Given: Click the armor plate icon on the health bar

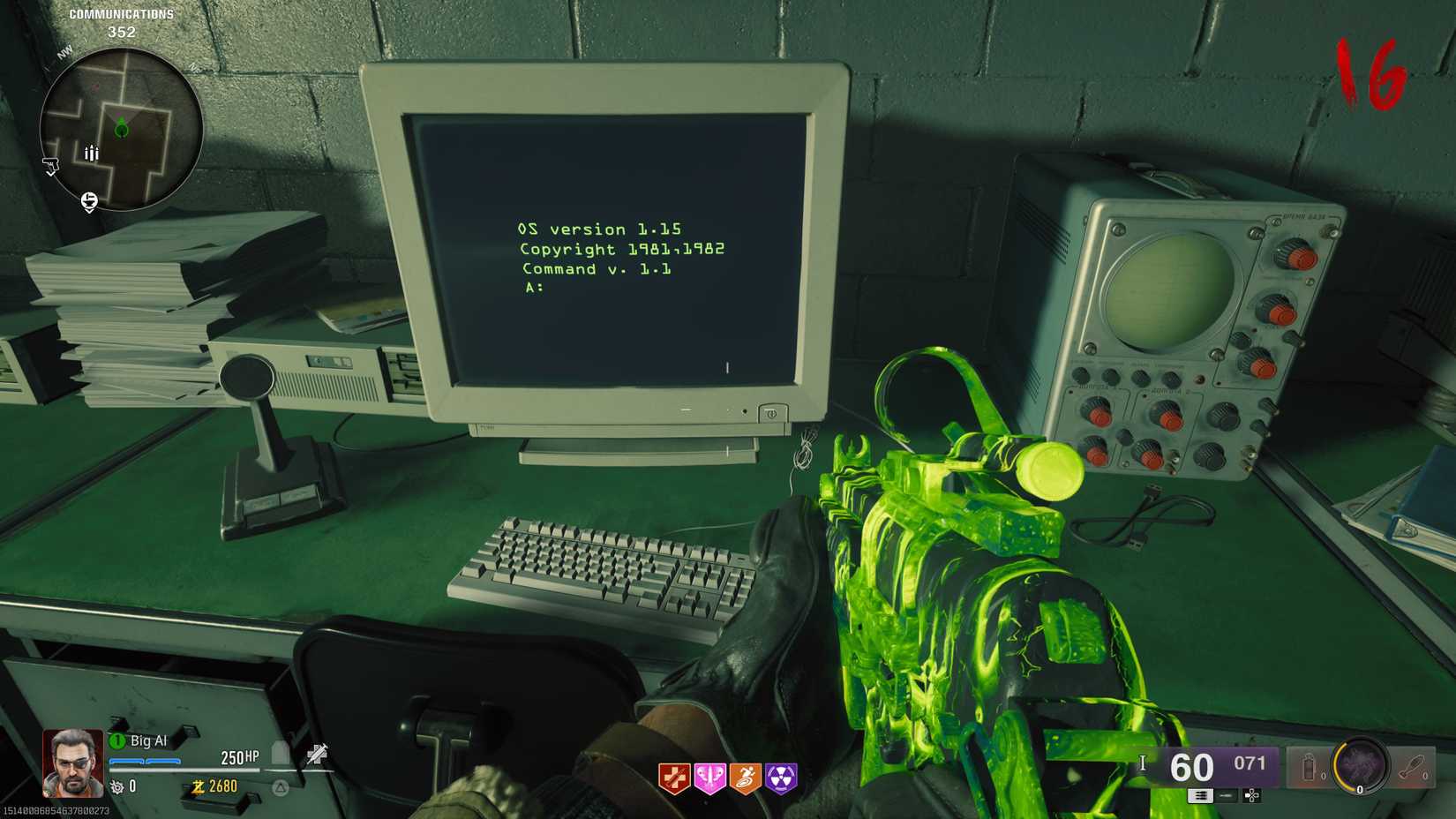Looking at the screenshot, I should [277, 753].
